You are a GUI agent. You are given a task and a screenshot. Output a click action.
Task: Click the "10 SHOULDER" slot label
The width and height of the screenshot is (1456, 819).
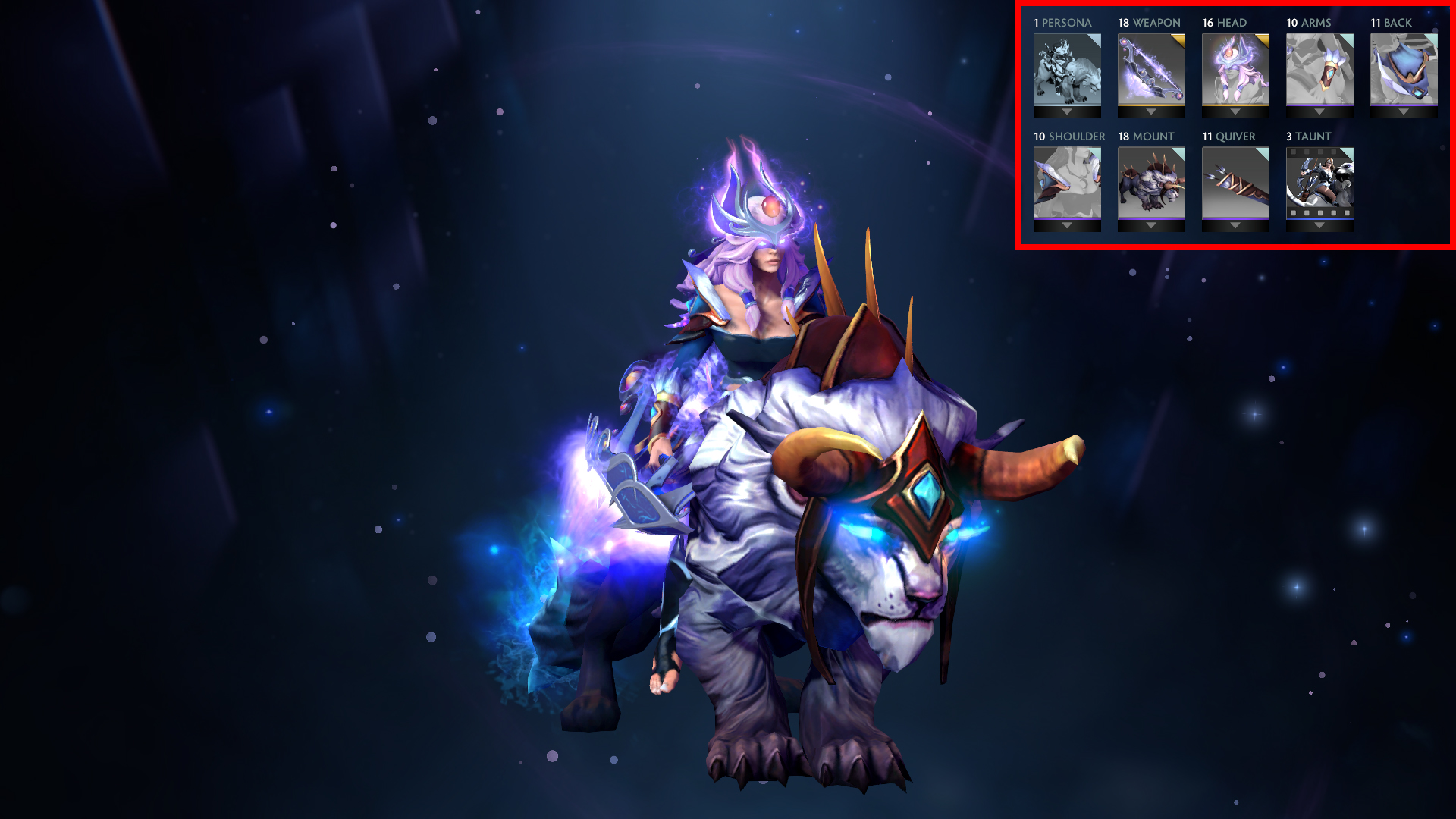[1068, 136]
